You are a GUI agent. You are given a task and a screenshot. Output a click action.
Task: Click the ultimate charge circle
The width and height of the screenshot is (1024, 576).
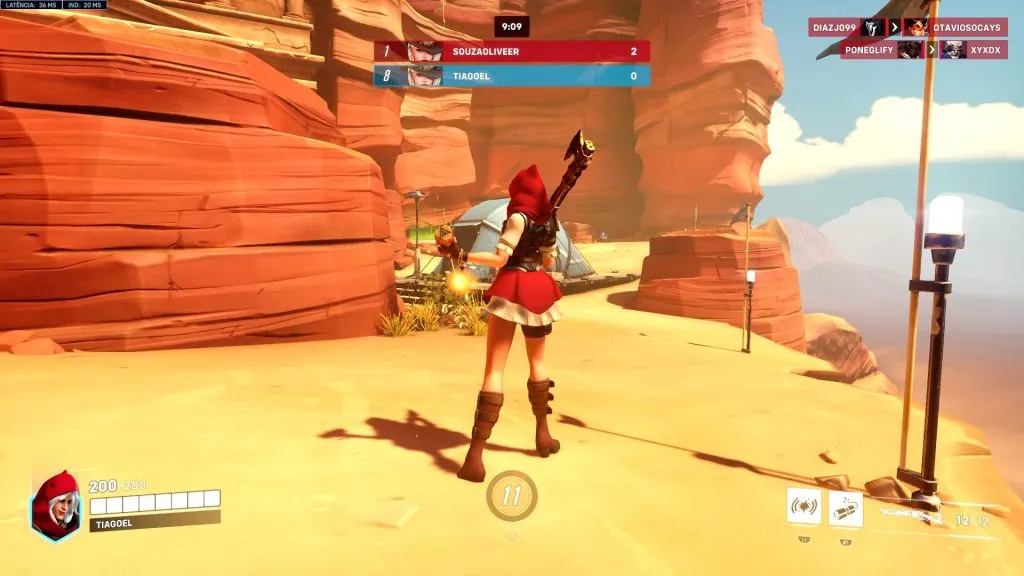(x=512, y=496)
